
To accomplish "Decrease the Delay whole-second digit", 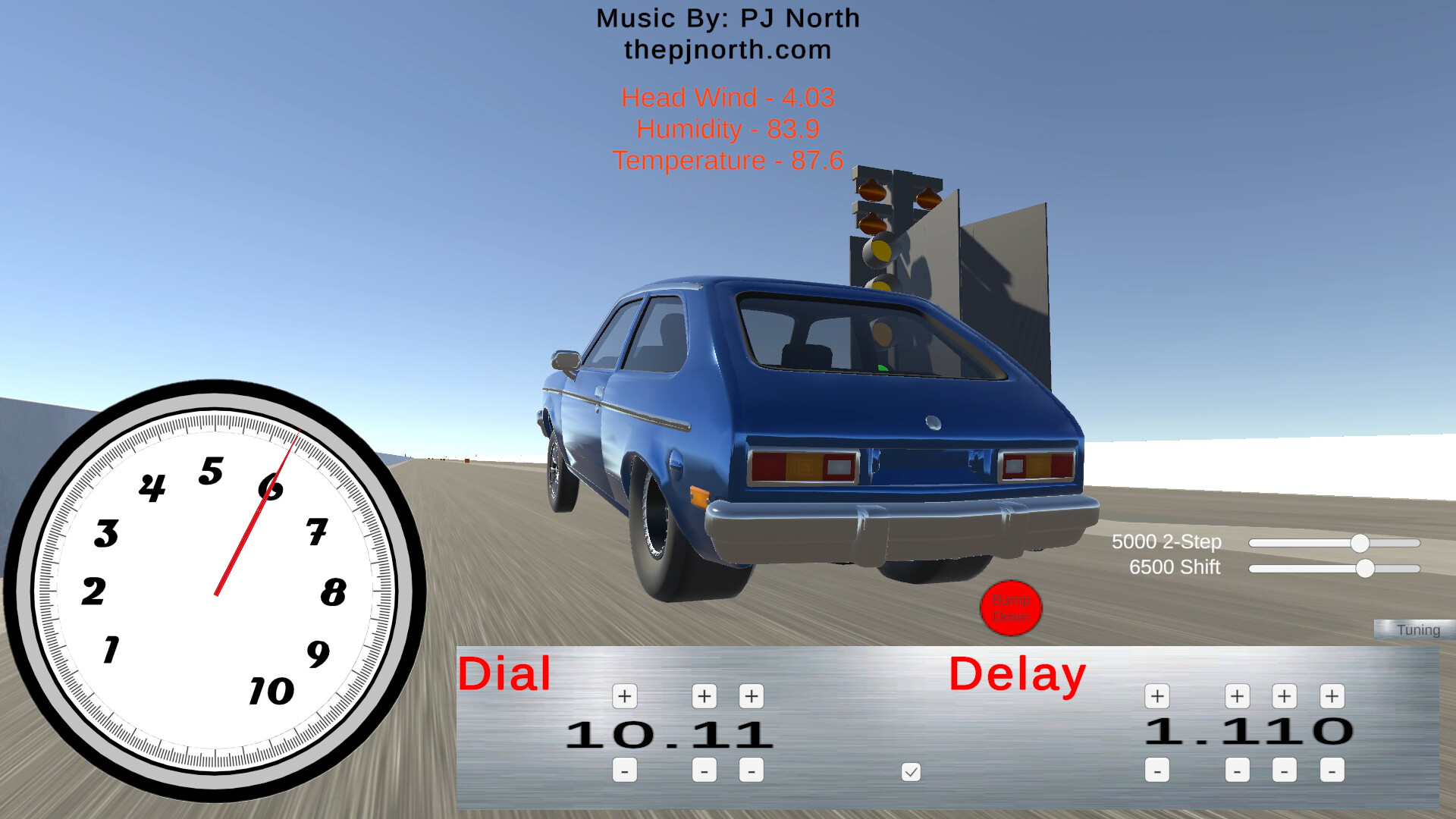I will point(1156,770).
